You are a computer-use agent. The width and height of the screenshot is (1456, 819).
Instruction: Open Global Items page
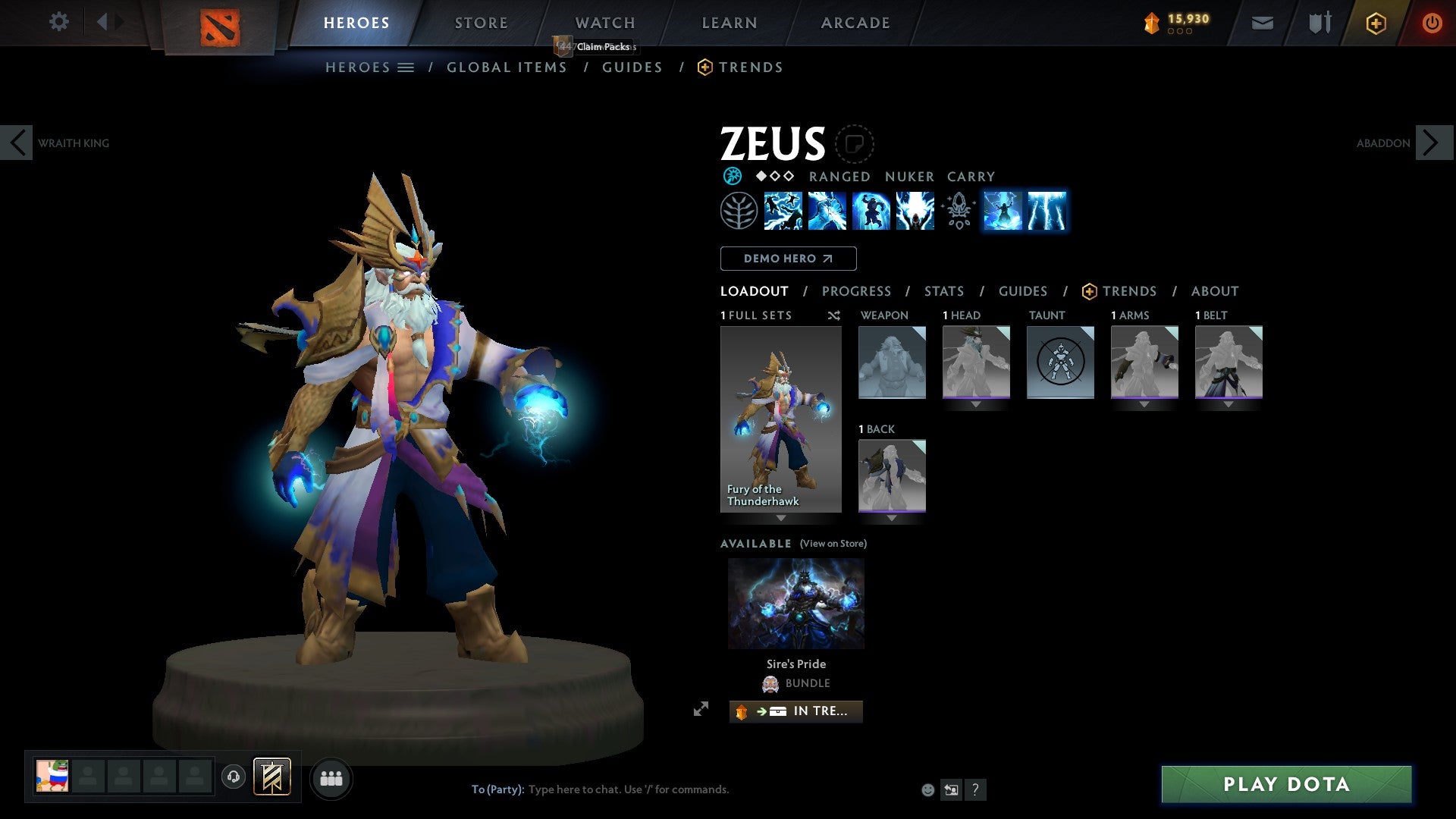507,67
